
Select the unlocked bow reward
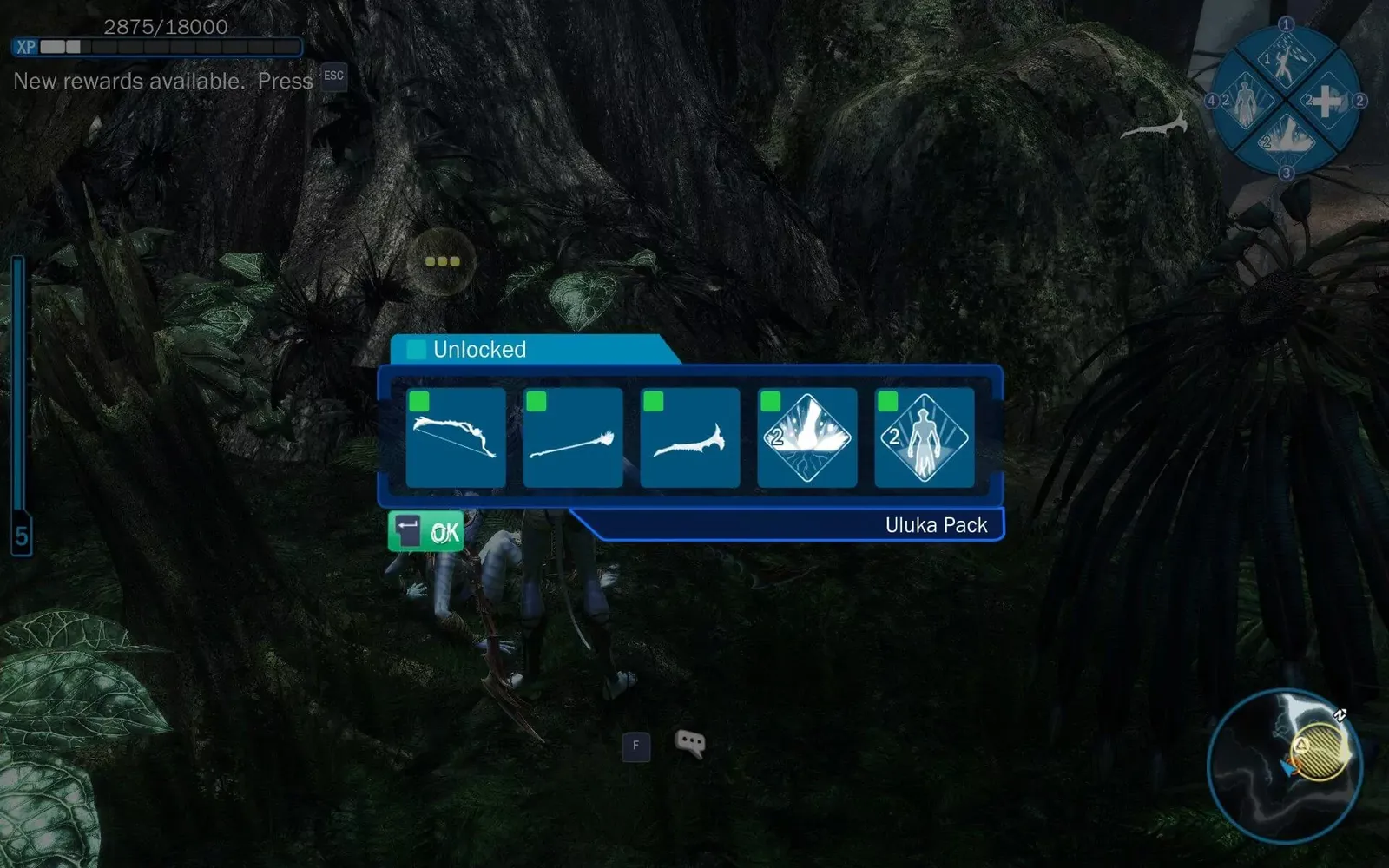click(x=456, y=437)
